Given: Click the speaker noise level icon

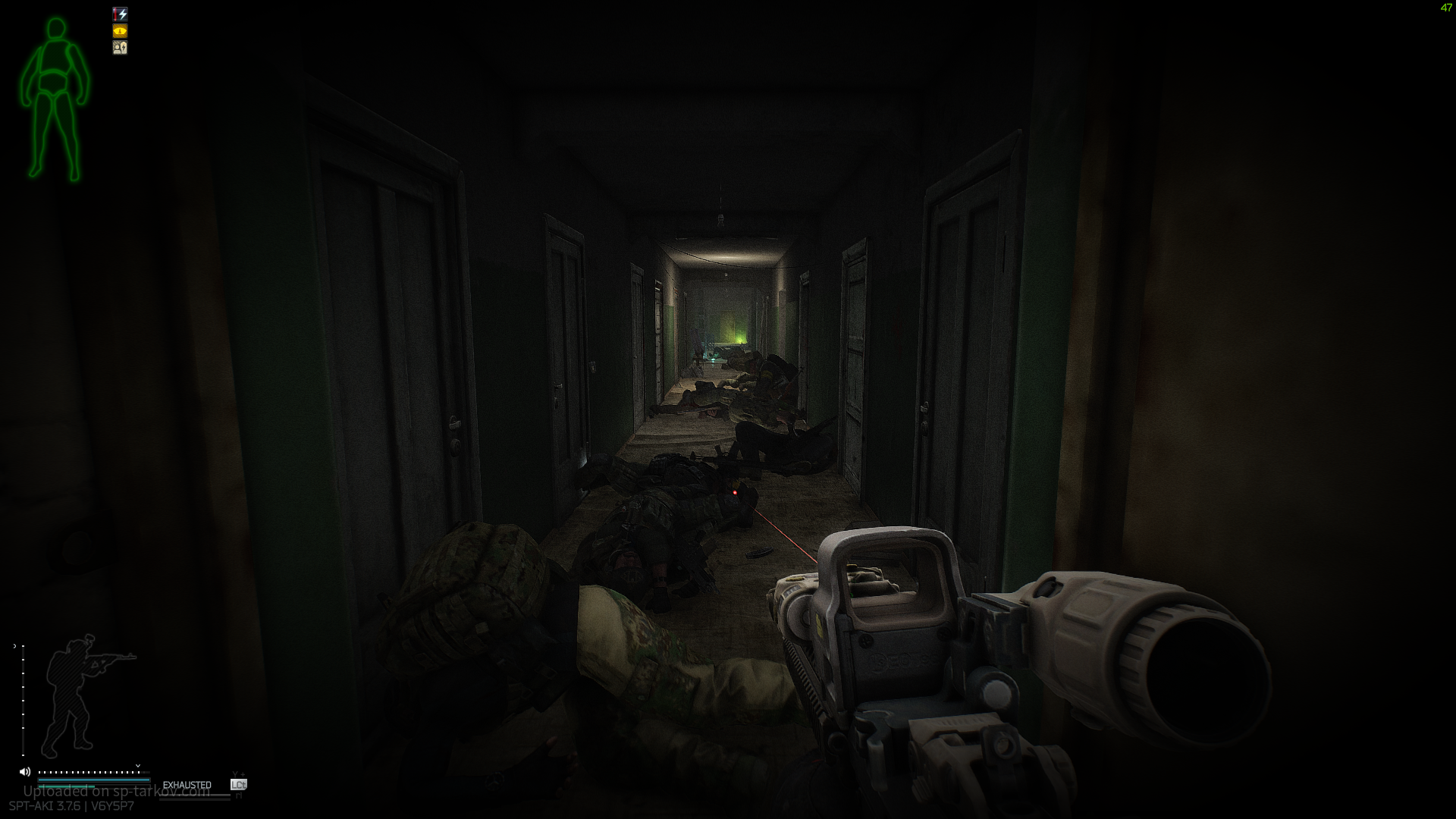Looking at the screenshot, I should 25,772.
